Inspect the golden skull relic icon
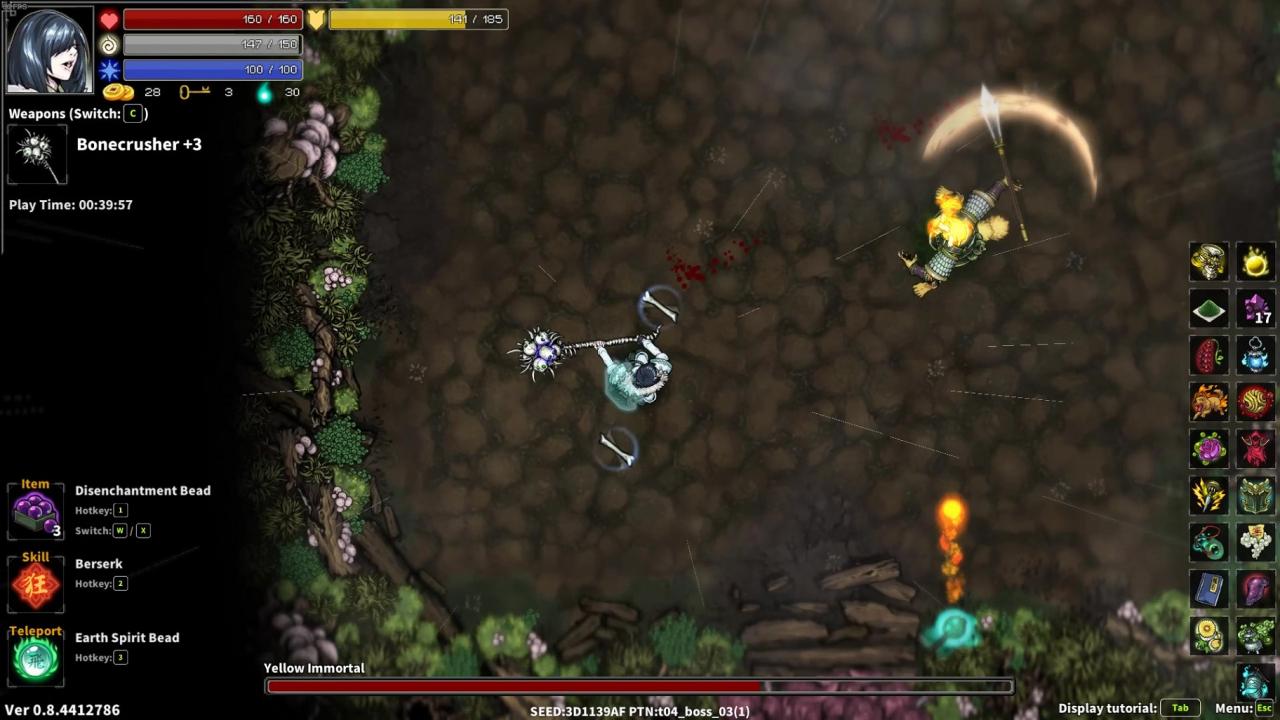Image resolution: width=1280 pixels, height=720 pixels. tap(1209, 262)
